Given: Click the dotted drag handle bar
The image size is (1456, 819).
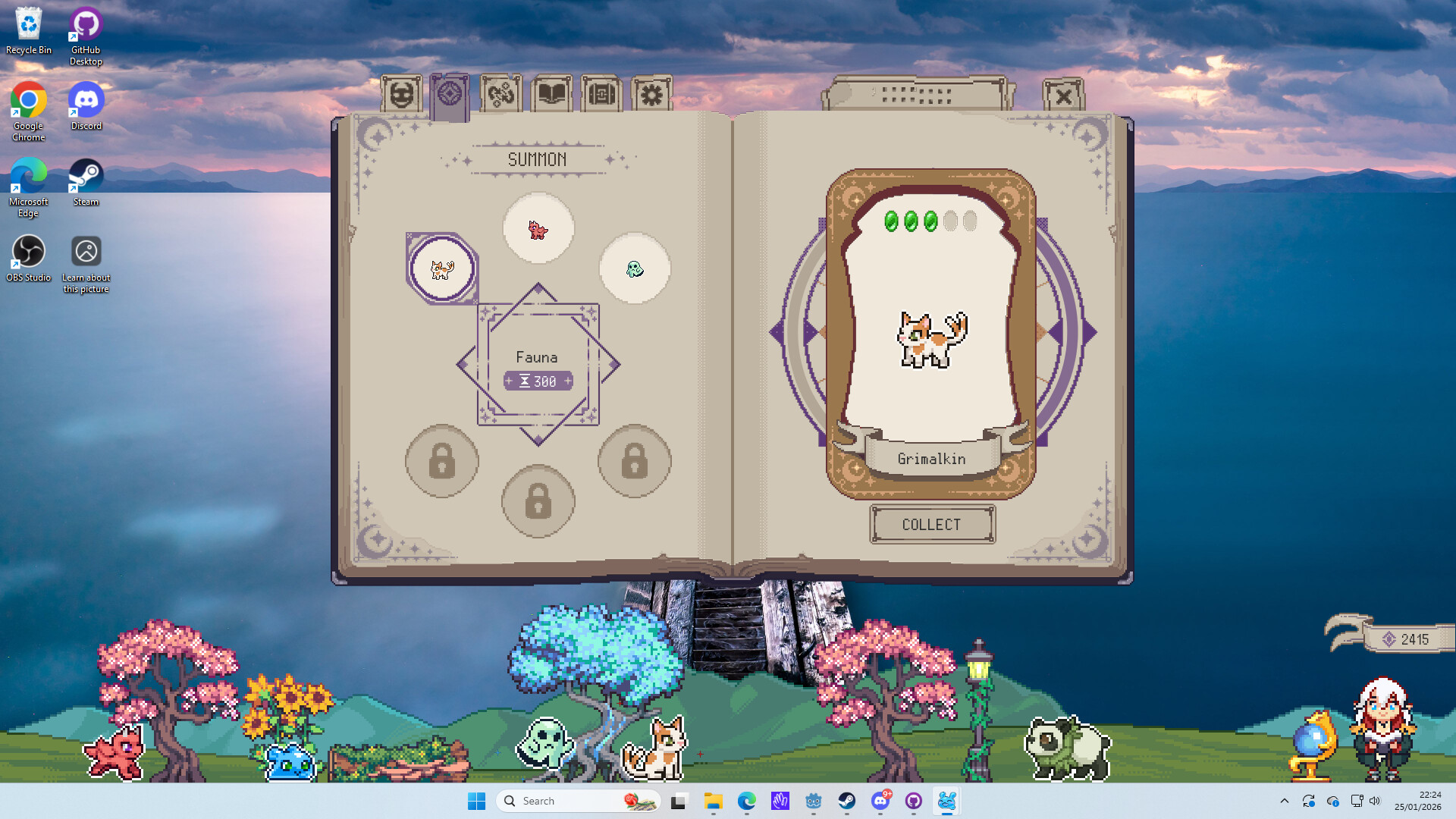Looking at the screenshot, I should [918, 95].
